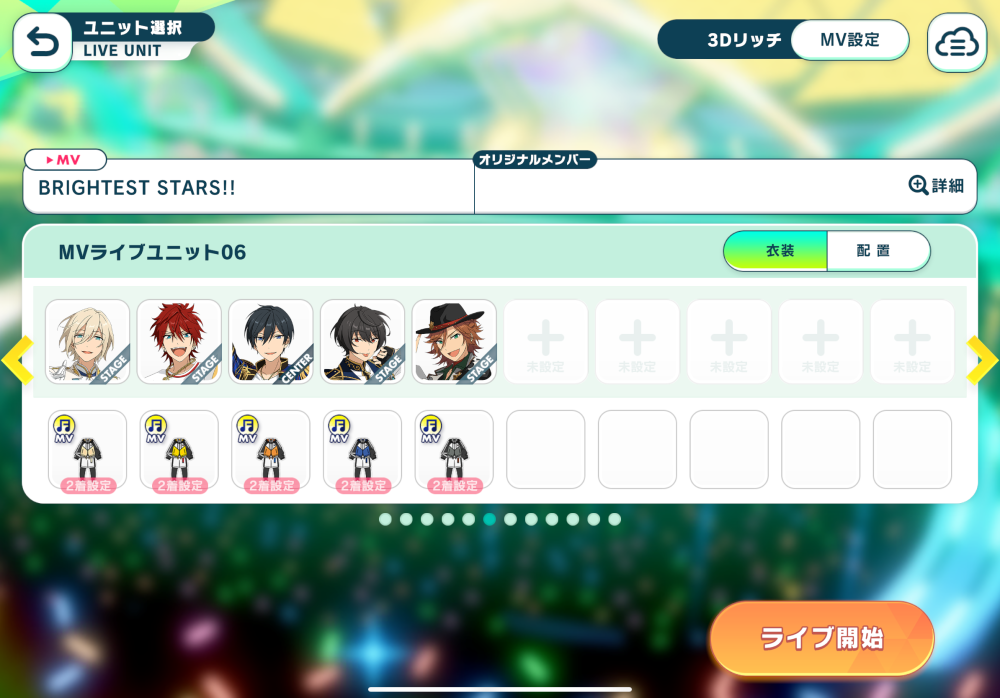
Task: Show details with the 詳細 magnifier button
Action: click(x=937, y=185)
